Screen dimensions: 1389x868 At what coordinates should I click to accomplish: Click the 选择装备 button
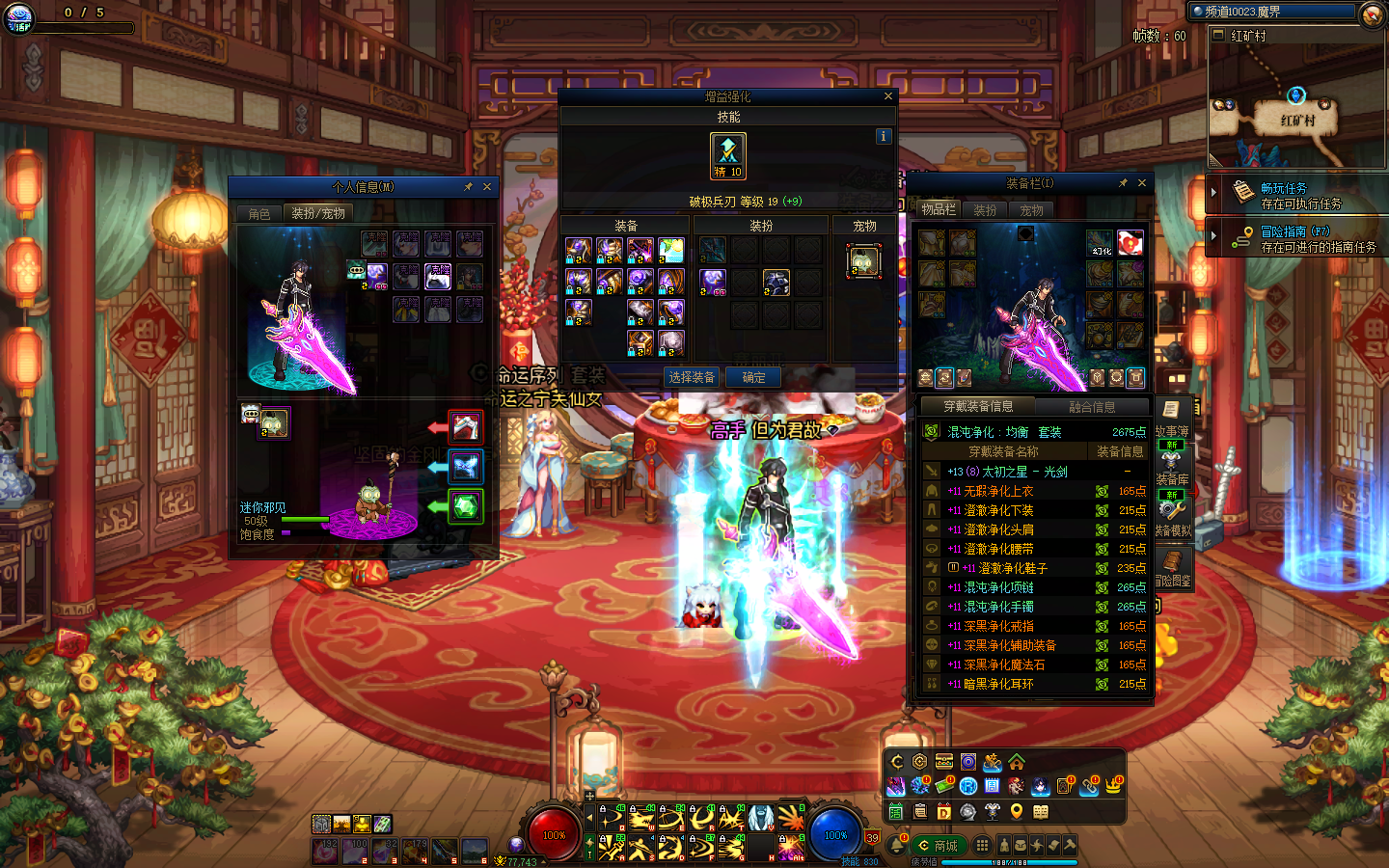pyautogui.click(x=692, y=377)
